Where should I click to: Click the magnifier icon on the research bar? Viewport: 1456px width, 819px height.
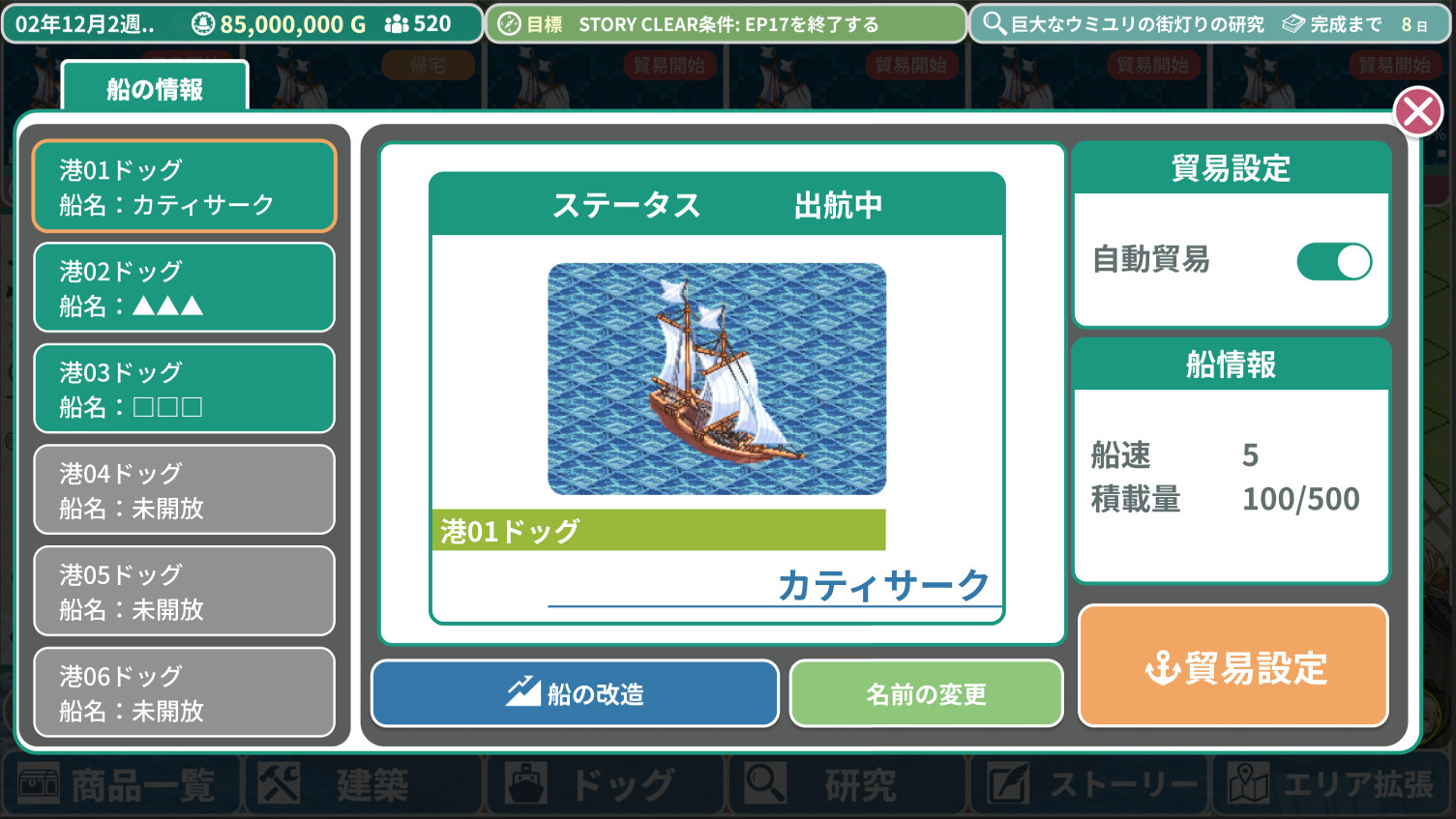[995, 24]
